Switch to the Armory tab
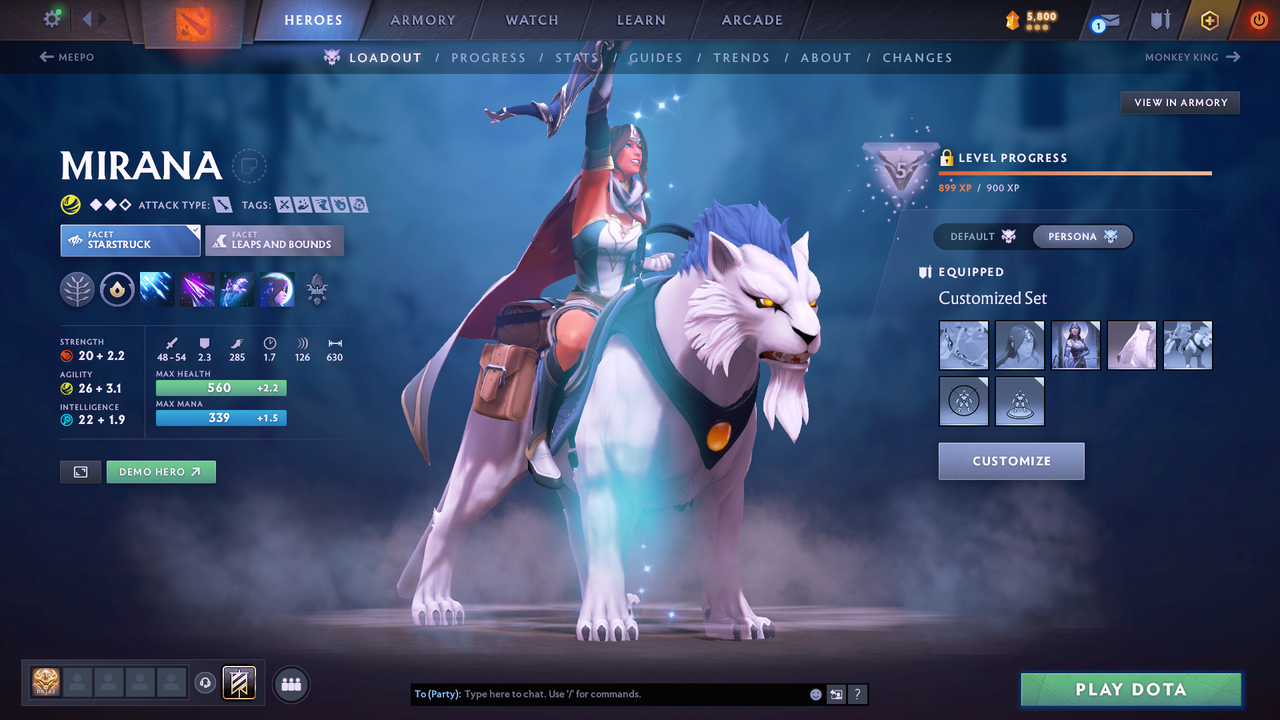The image size is (1280, 720). point(421,19)
